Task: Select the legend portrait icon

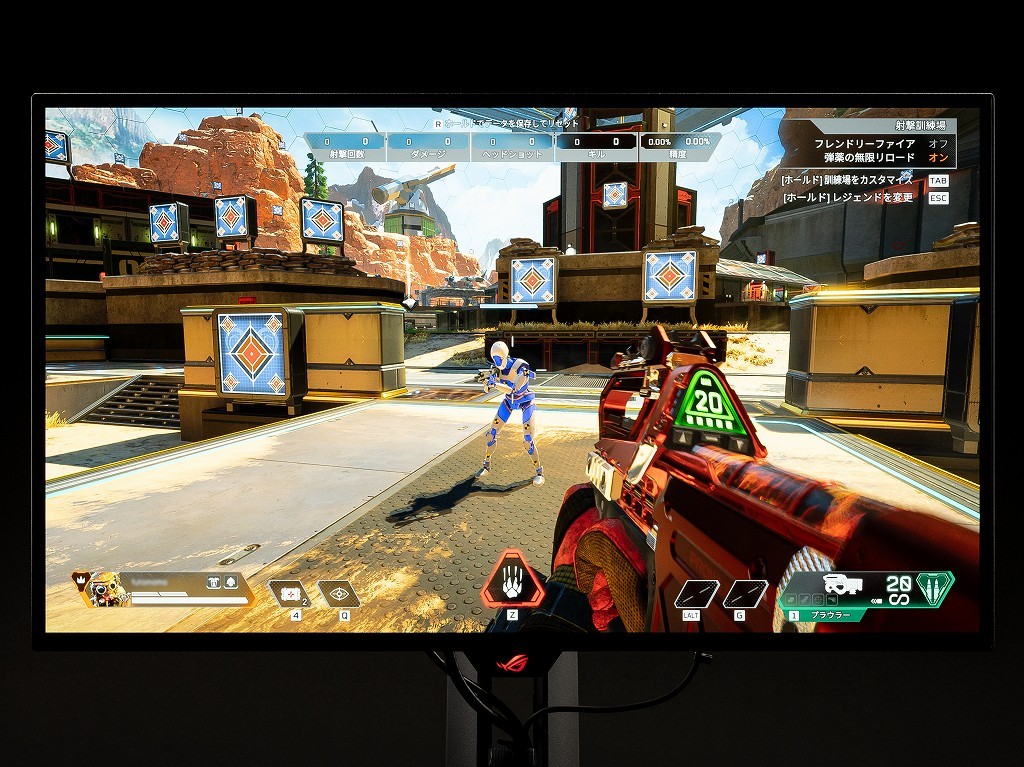Action: click(x=107, y=589)
